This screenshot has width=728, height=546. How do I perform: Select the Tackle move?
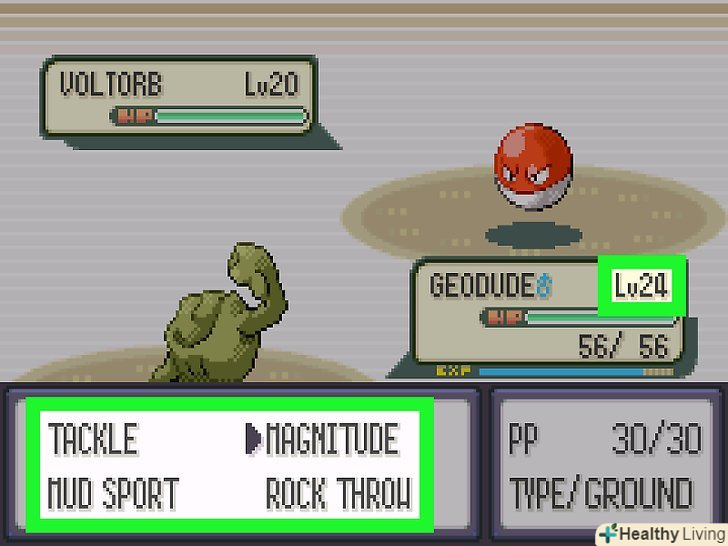93,440
